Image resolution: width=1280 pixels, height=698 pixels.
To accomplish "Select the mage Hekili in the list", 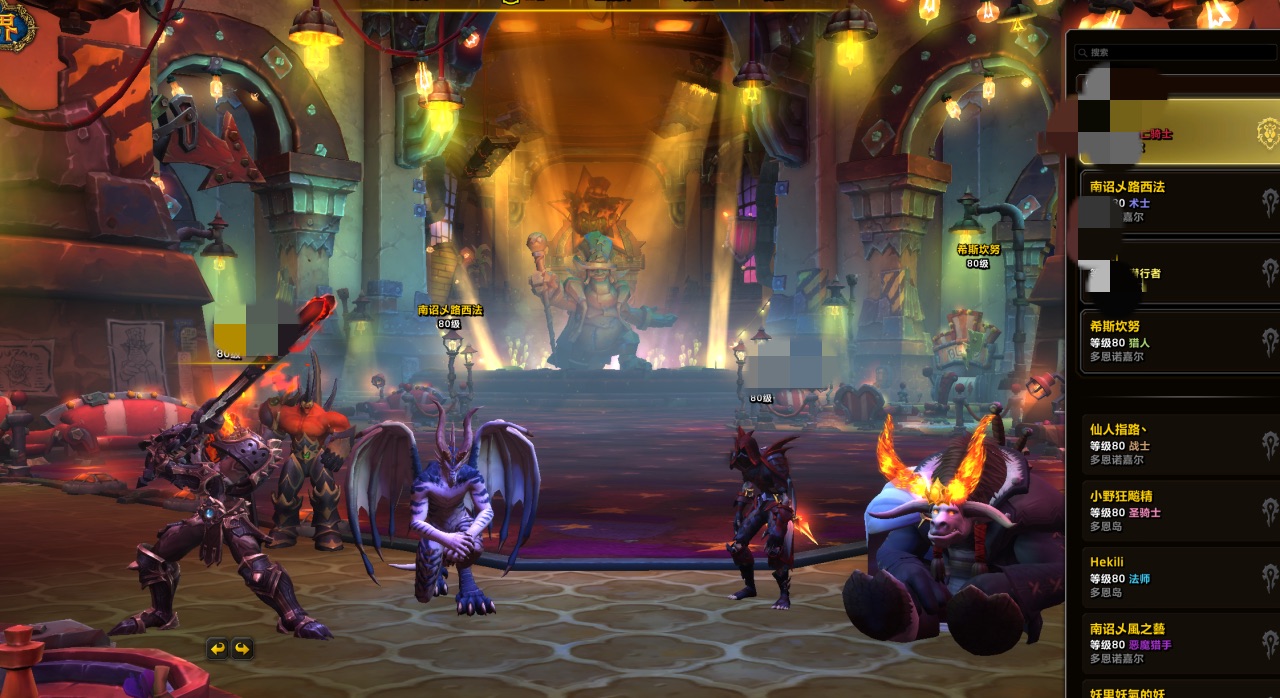I will (x=1175, y=577).
